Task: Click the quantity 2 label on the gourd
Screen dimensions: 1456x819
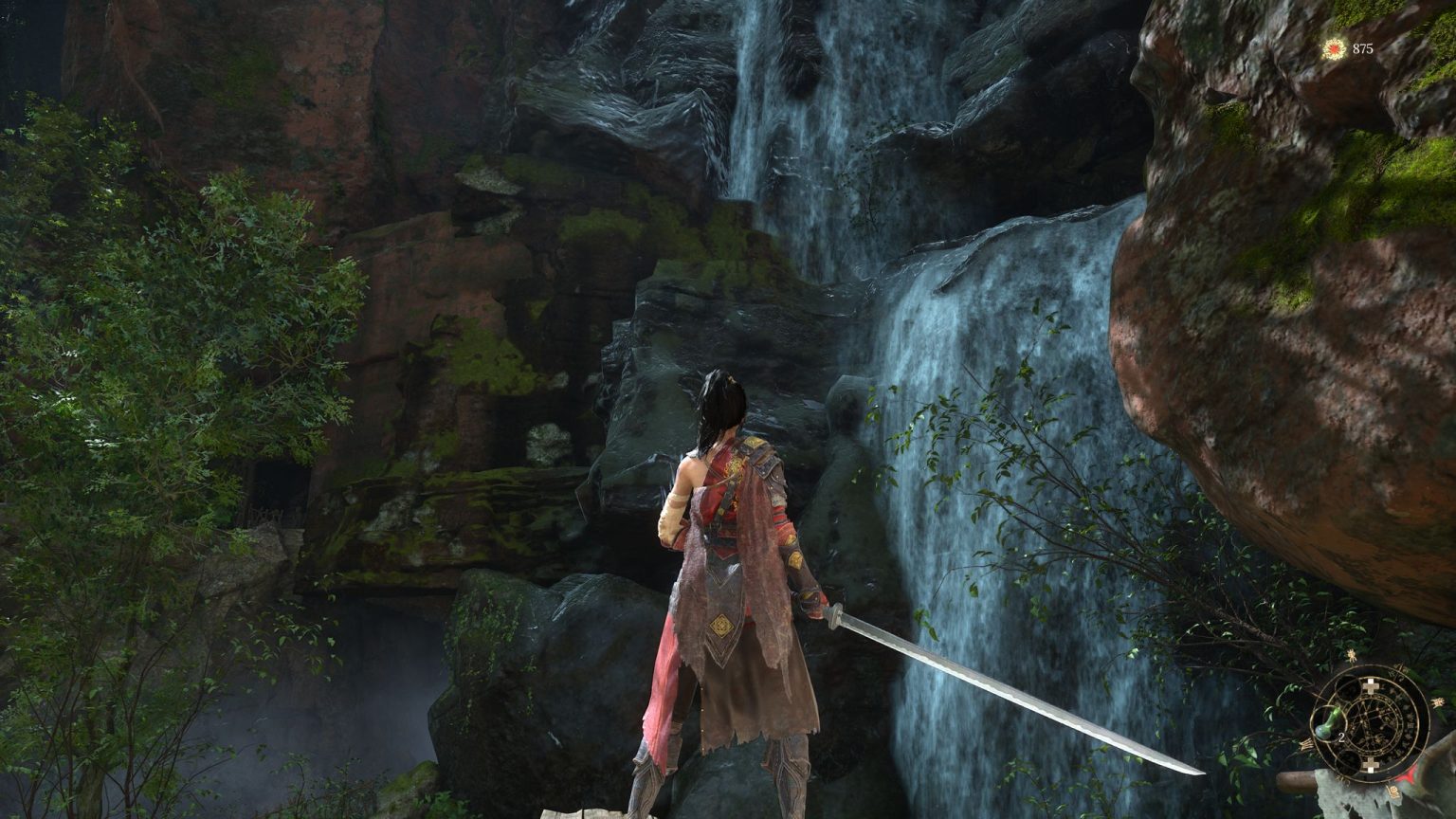Action: tap(1341, 737)
